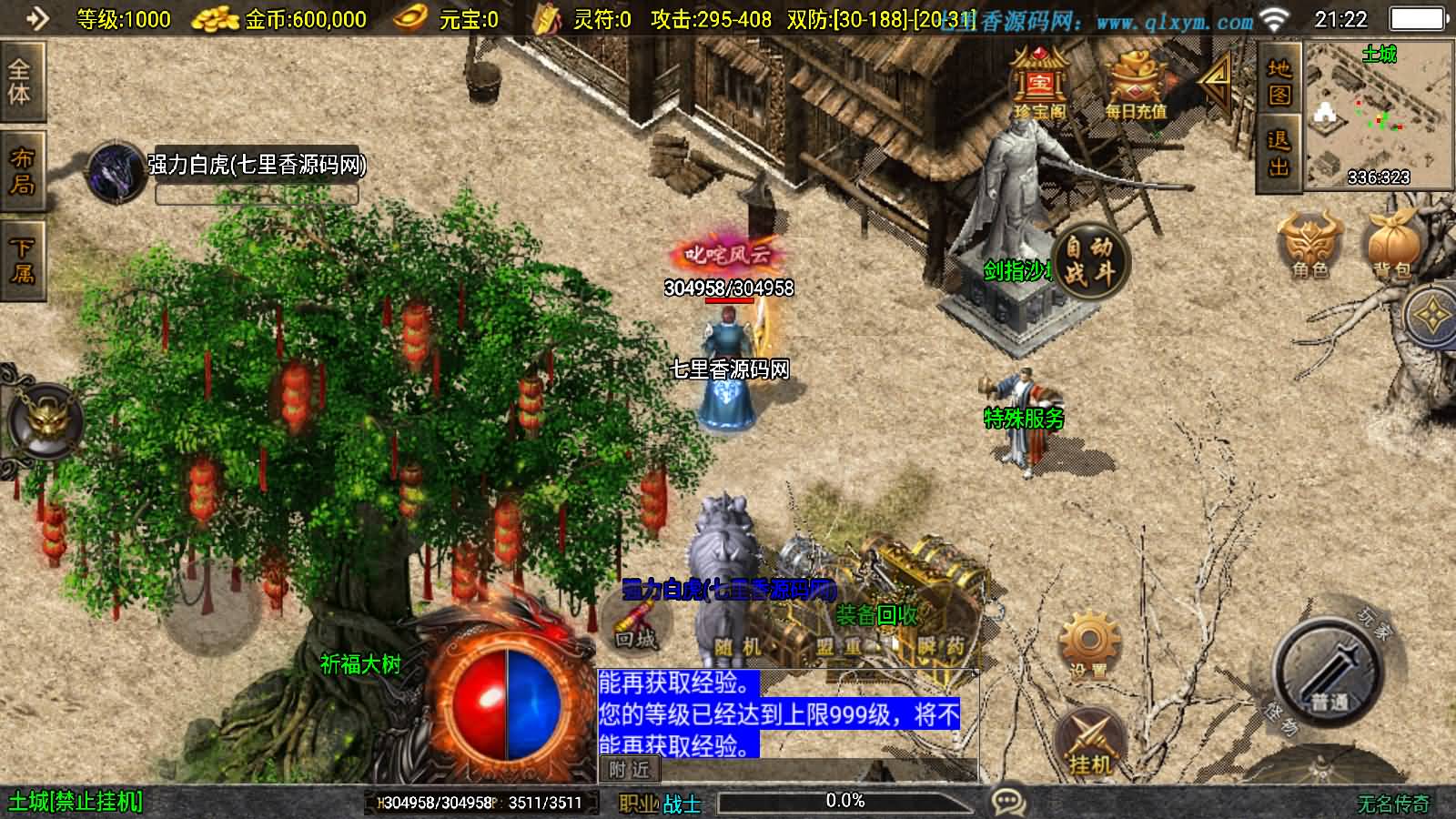Click the golden dragon head icon
Screen dimensions: 1456x819
point(43,420)
